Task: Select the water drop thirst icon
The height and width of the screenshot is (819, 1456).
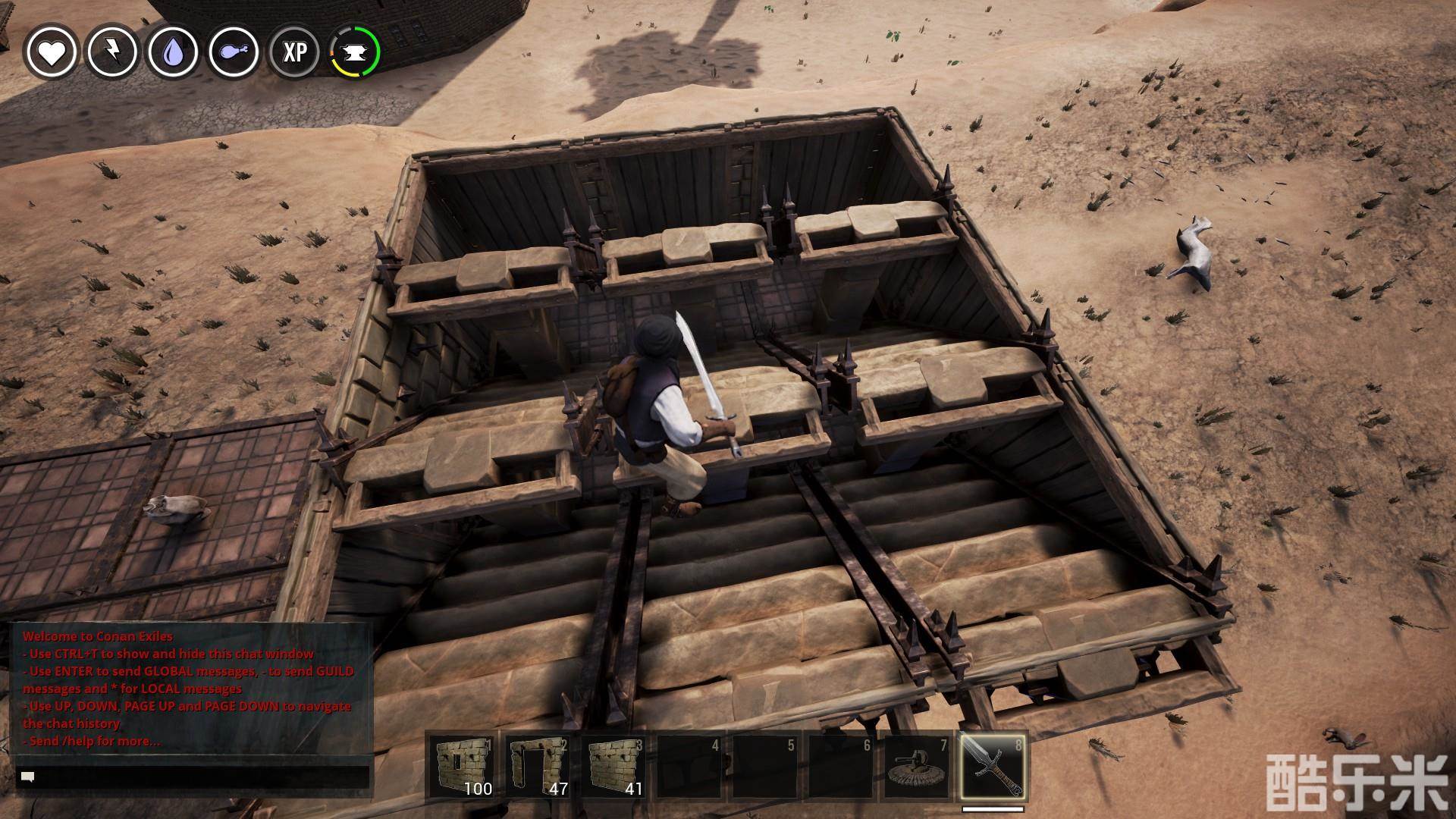Action: [x=173, y=52]
